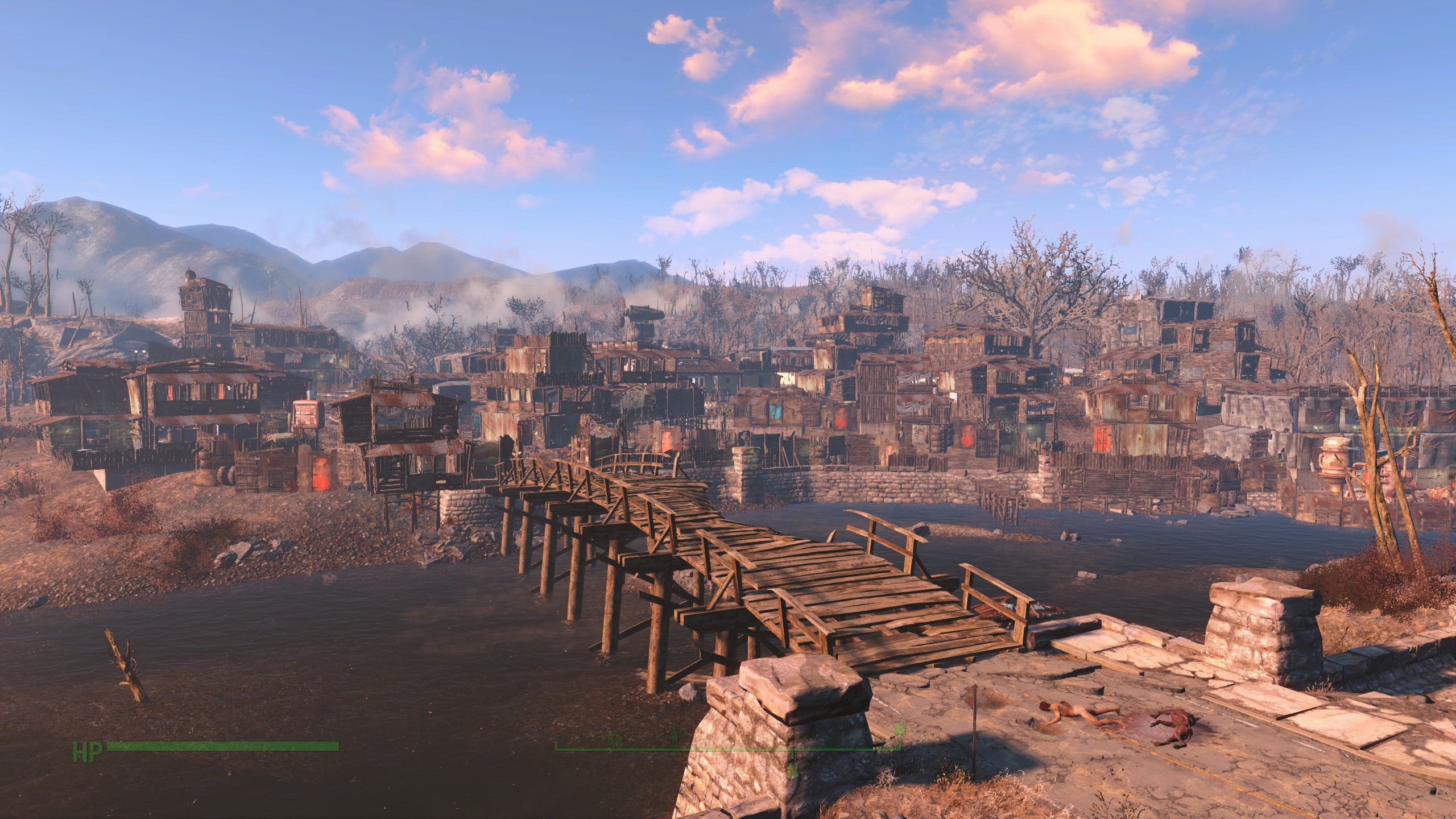Click the rightmost compass location marker
The width and height of the screenshot is (1456, 819).
coord(897,738)
